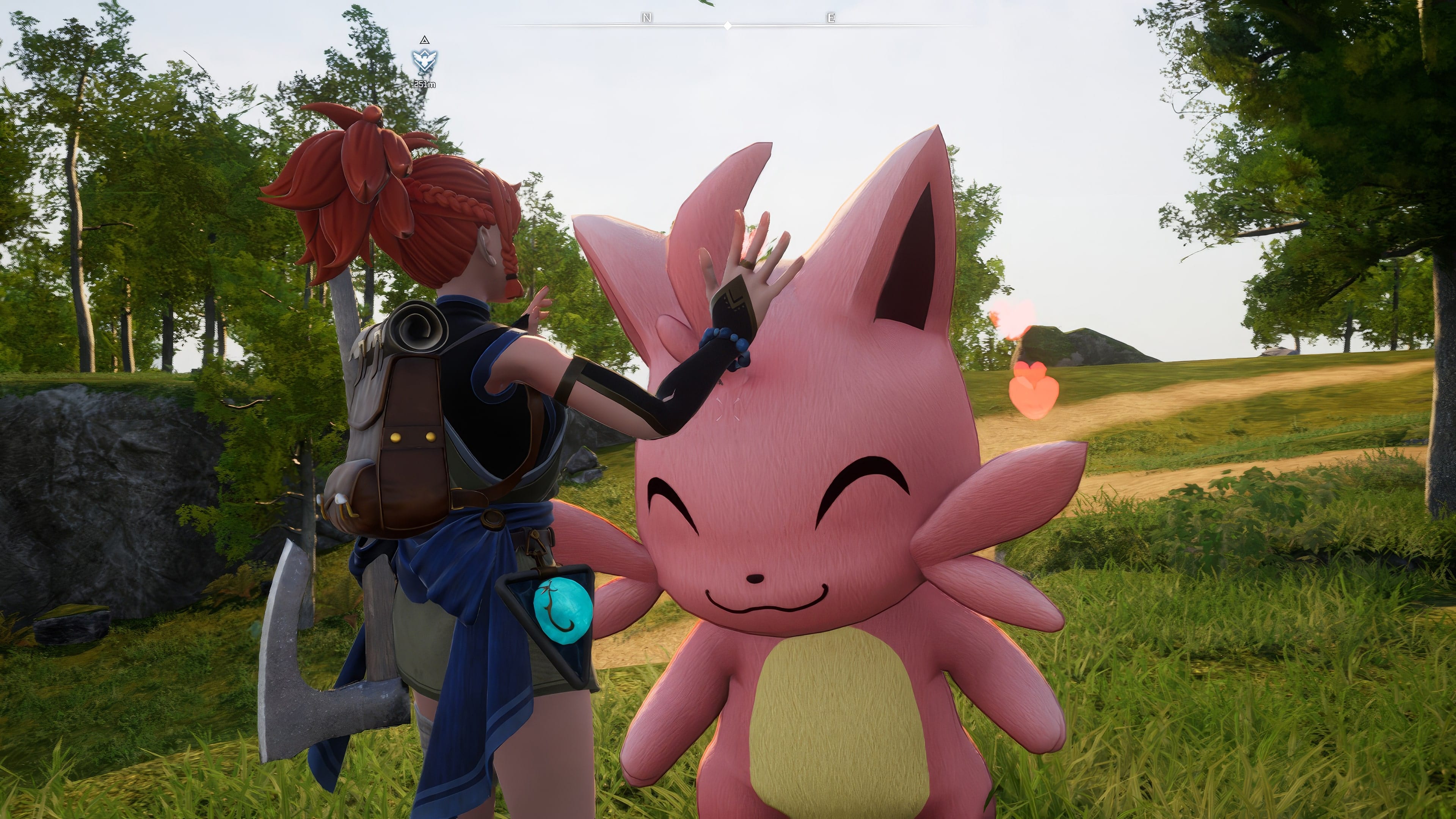
Task: Click the compass bar's center diamond
Action: 728,25
